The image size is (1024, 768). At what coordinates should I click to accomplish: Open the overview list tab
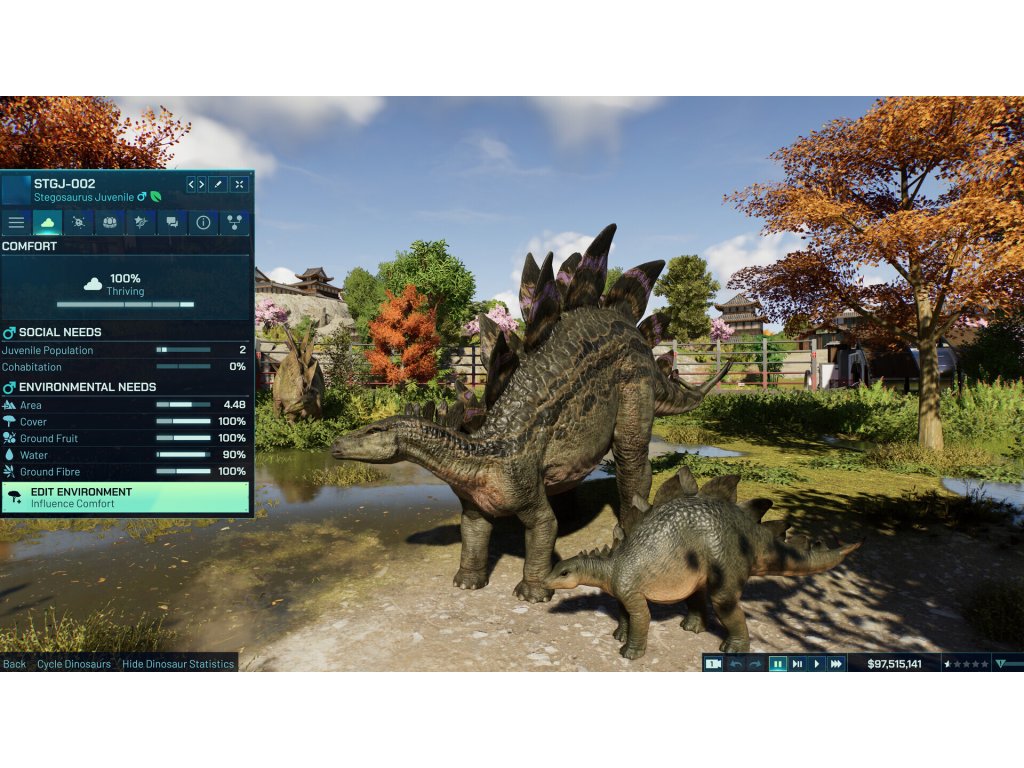pos(16,222)
